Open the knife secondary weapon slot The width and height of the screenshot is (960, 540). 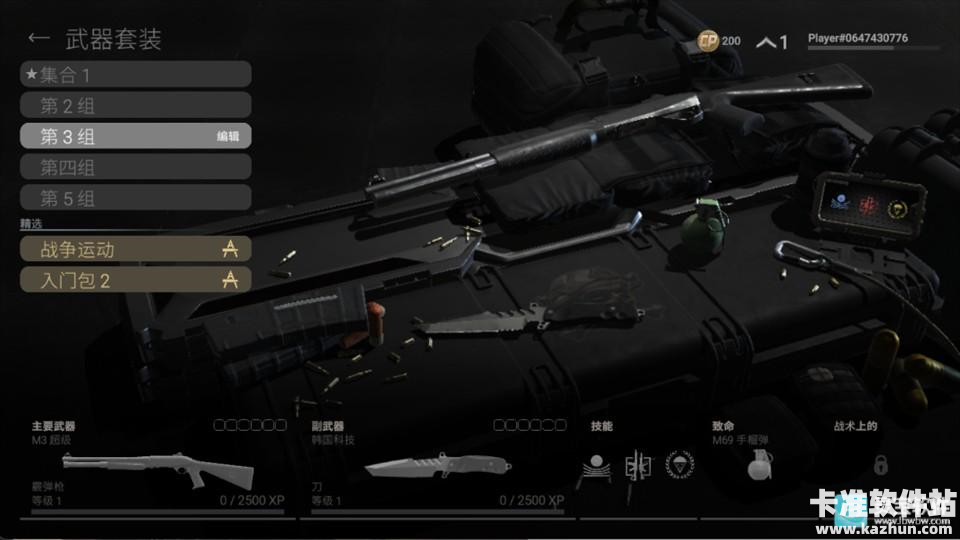click(x=437, y=466)
